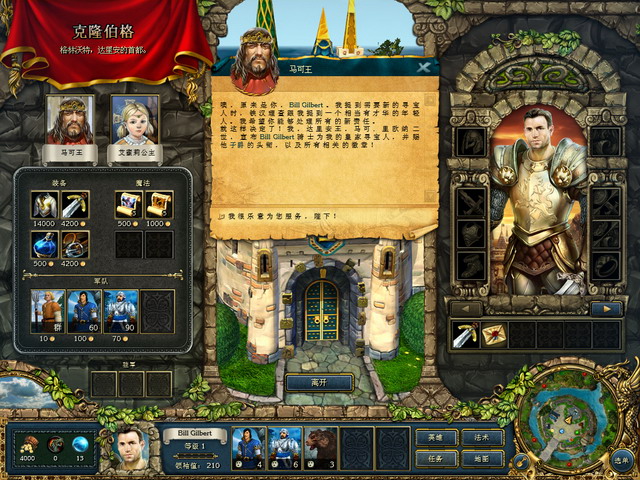Recruit the white-bearded unit costing 70
Screen dimensions: 640x480
[120, 311]
